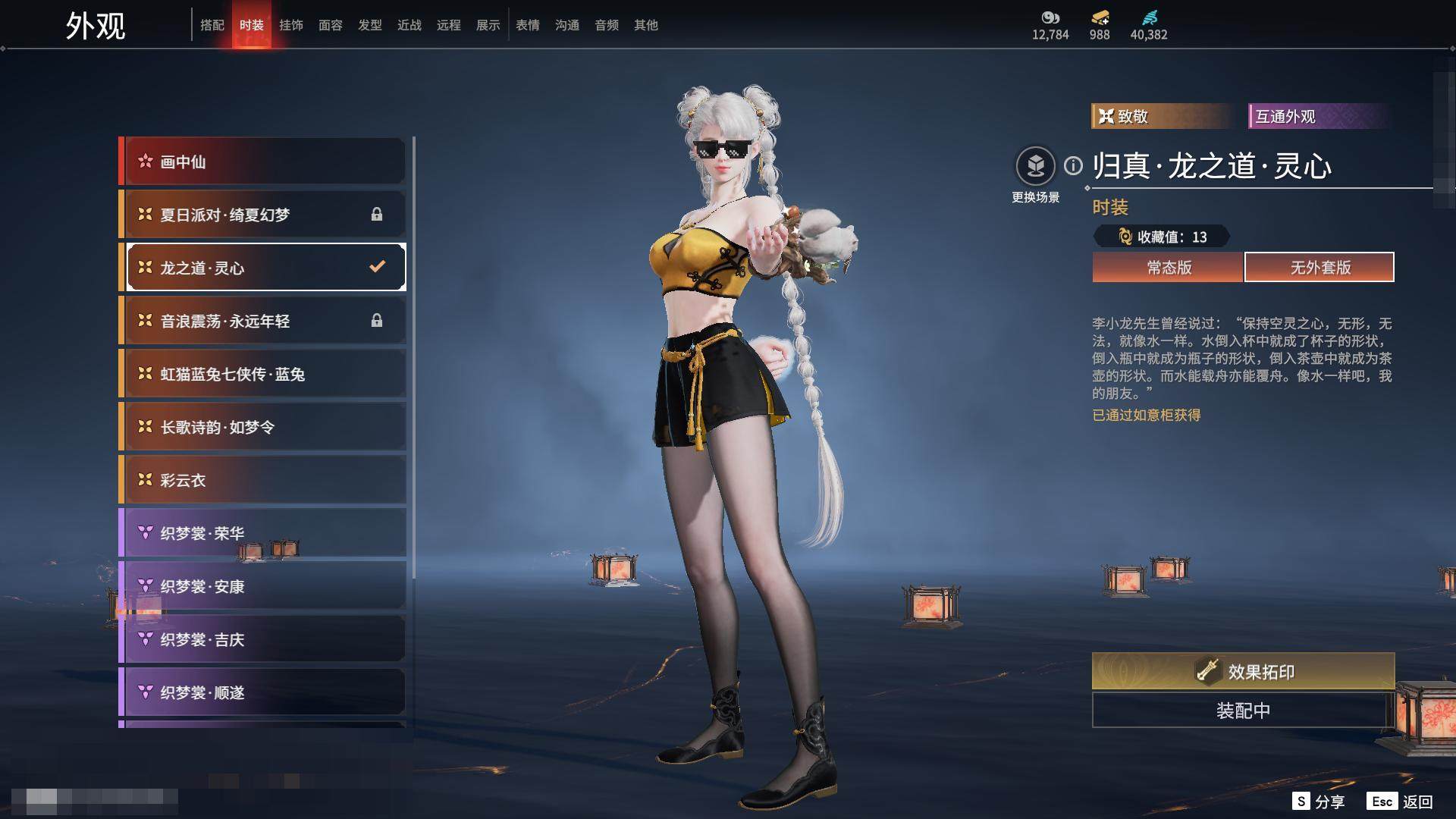Select the locked 夏日派对·绮夏幻梦 outfit

pos(262,215)
